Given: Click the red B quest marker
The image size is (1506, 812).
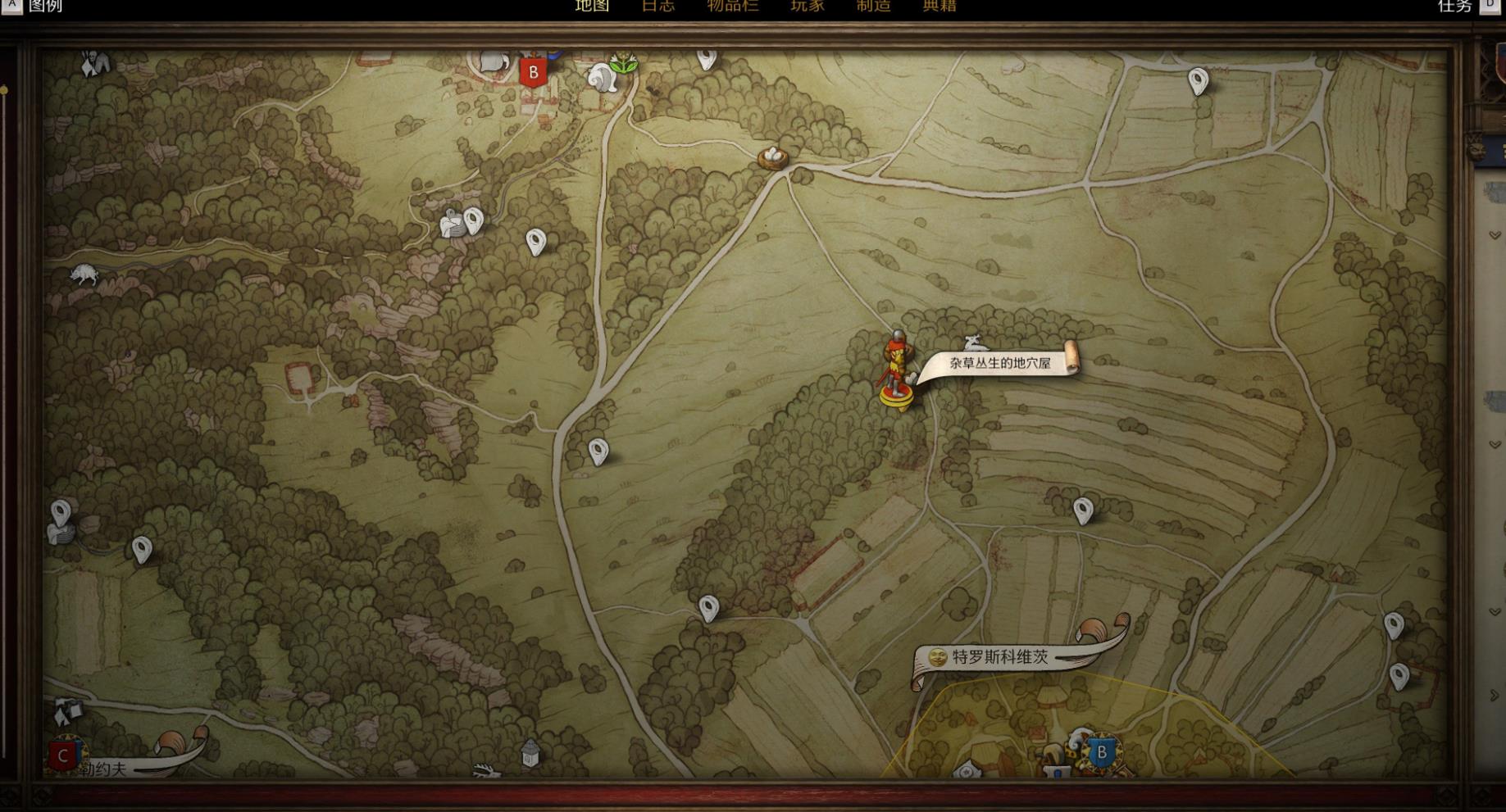Looking at the screenshot, I should point(533,72).
